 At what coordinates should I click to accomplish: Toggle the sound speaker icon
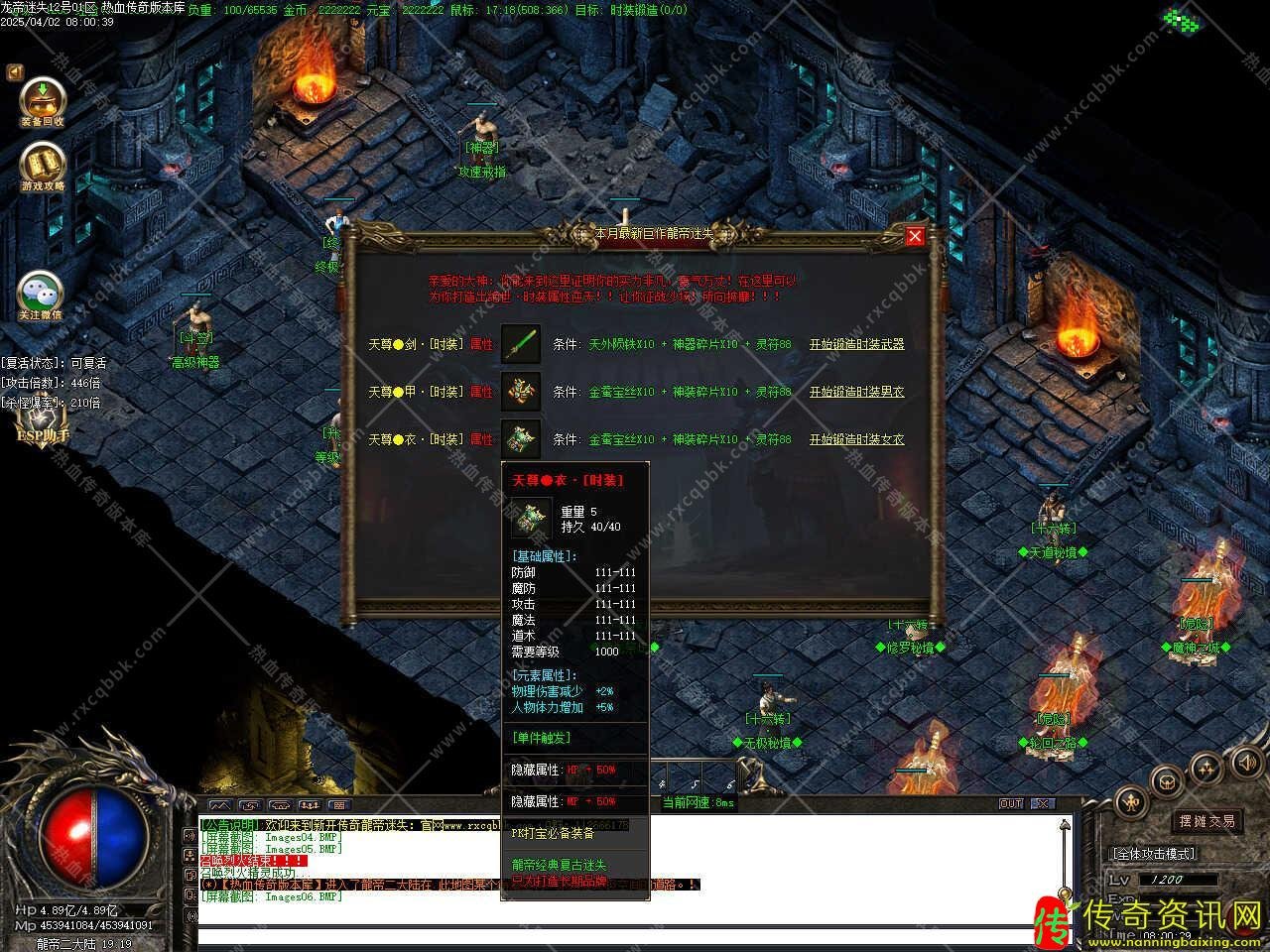pos(1247,762)
